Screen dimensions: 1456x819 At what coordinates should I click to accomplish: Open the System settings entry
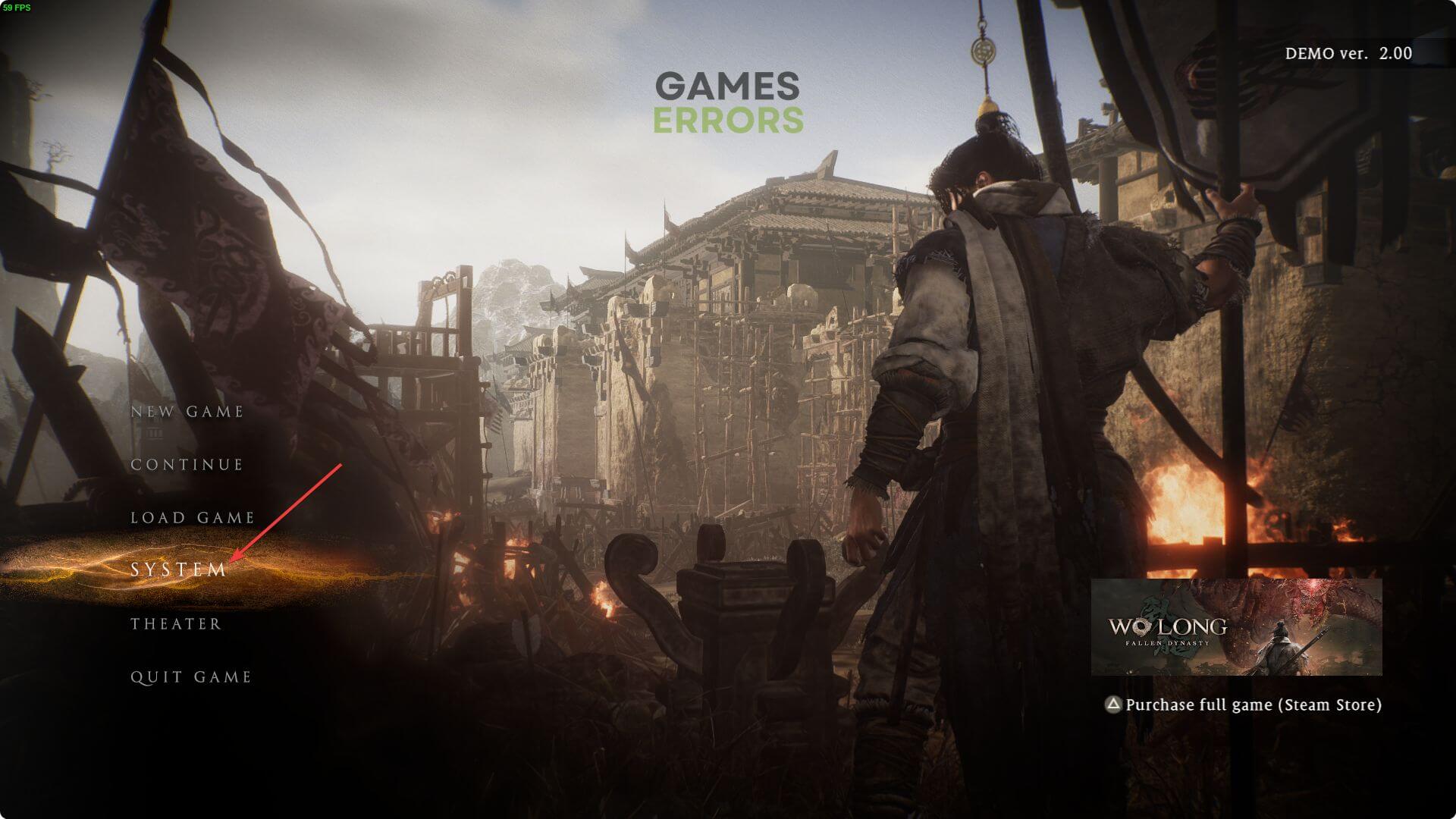pos(178,570)
